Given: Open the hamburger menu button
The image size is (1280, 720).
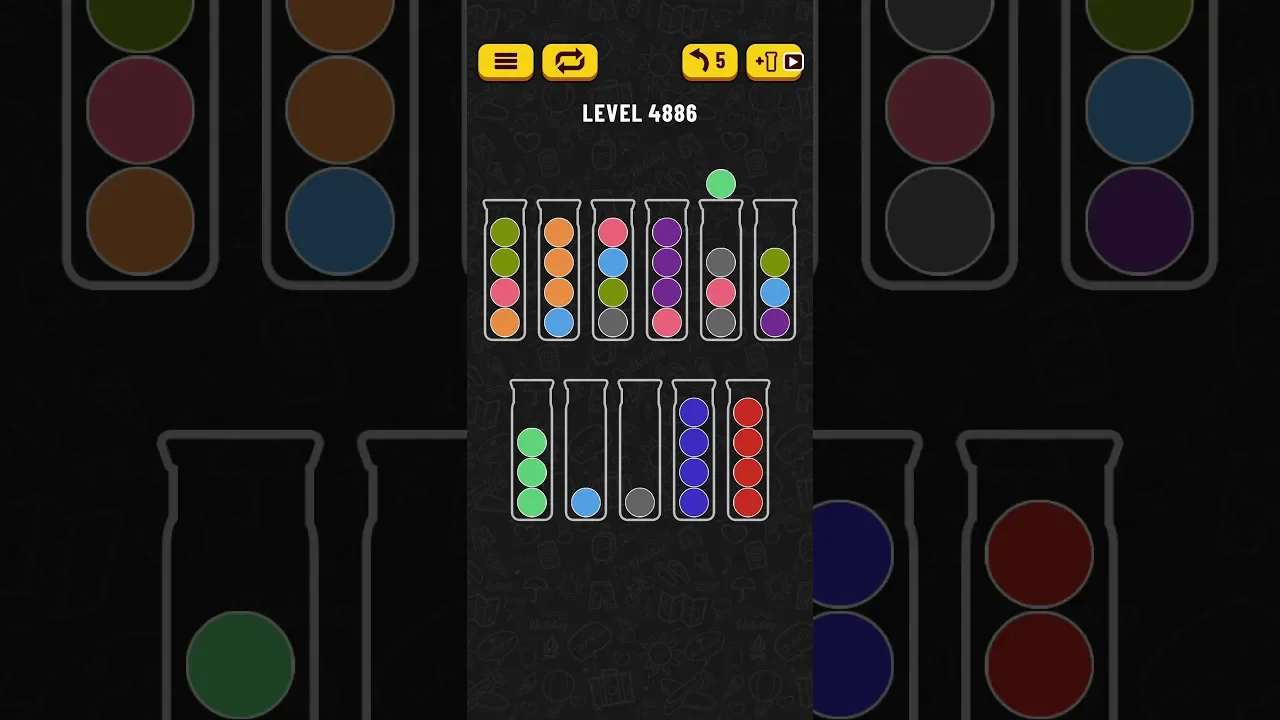Looking at the screenshot, I should (x=505, y=62).
